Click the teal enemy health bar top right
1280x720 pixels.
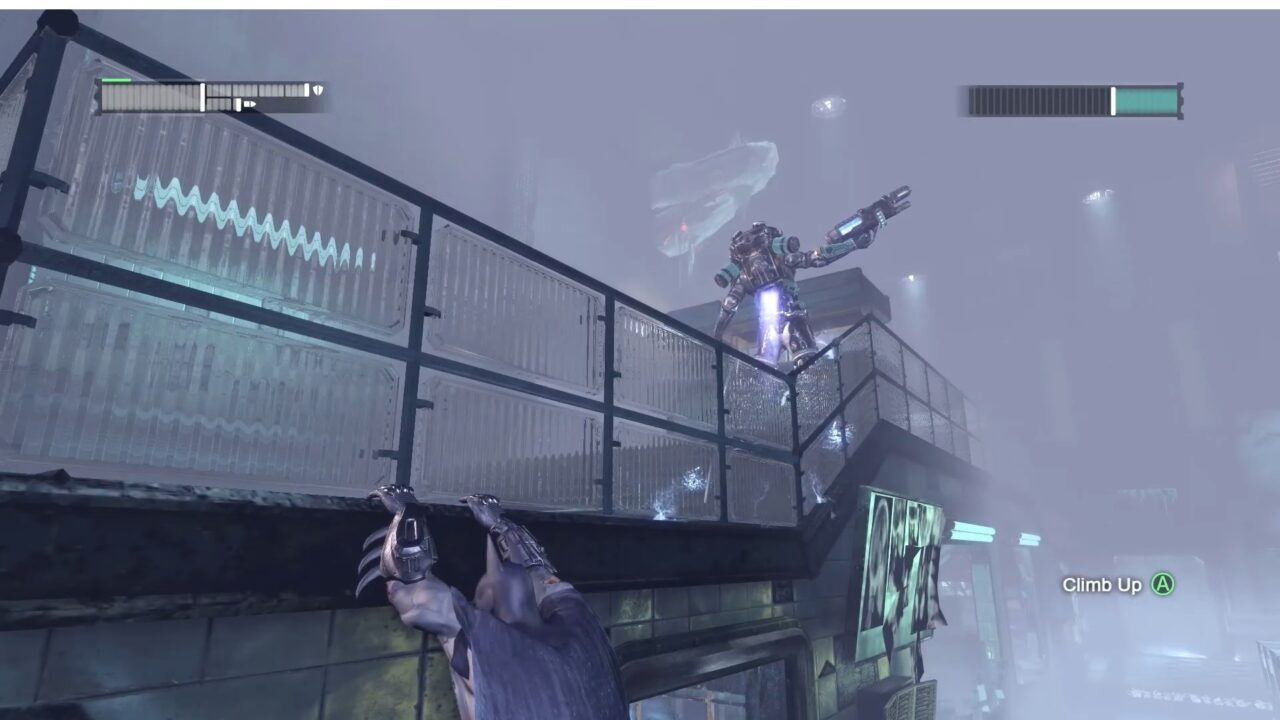(1150, 99)
